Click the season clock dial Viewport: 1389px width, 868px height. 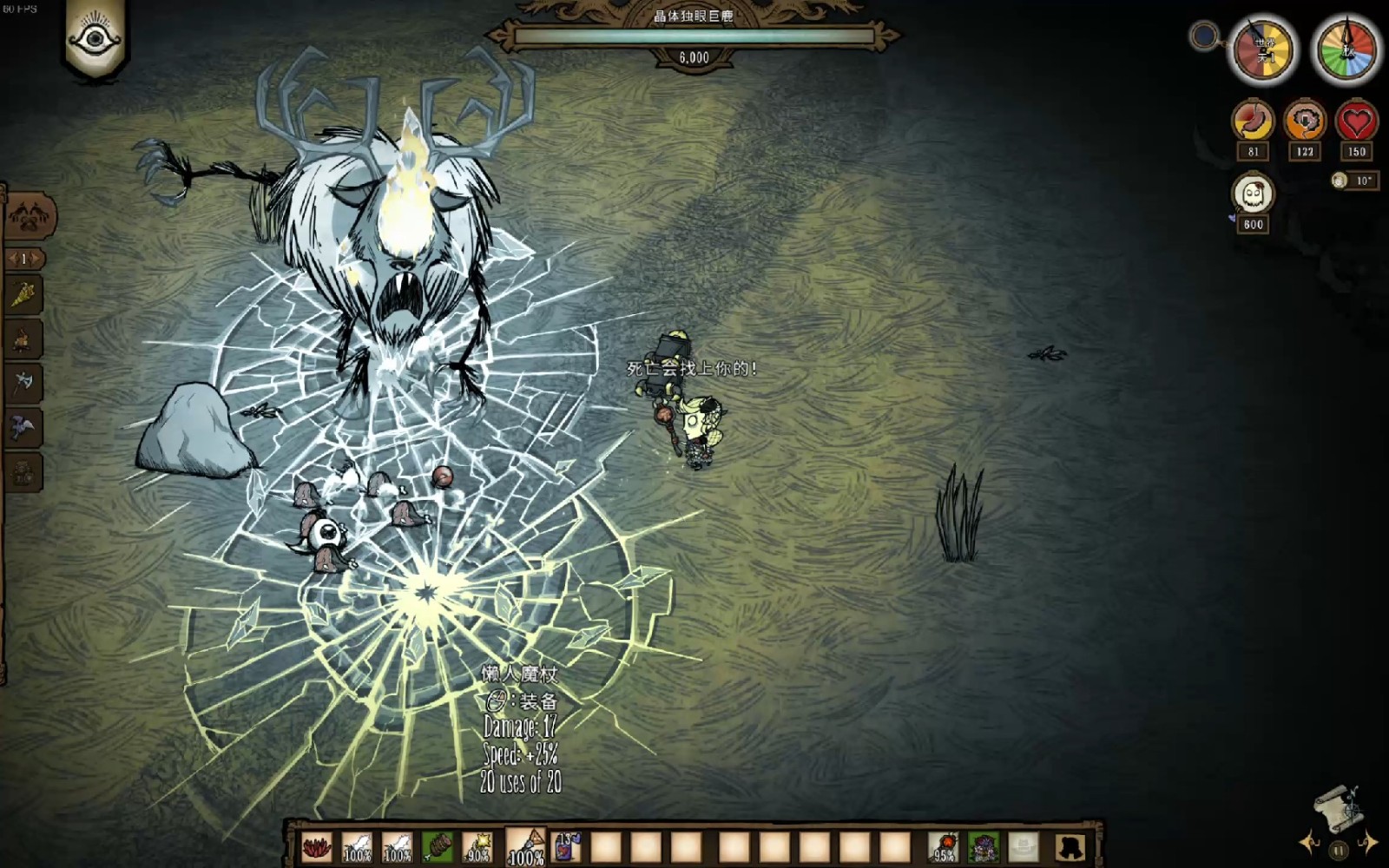point(1346,50)
